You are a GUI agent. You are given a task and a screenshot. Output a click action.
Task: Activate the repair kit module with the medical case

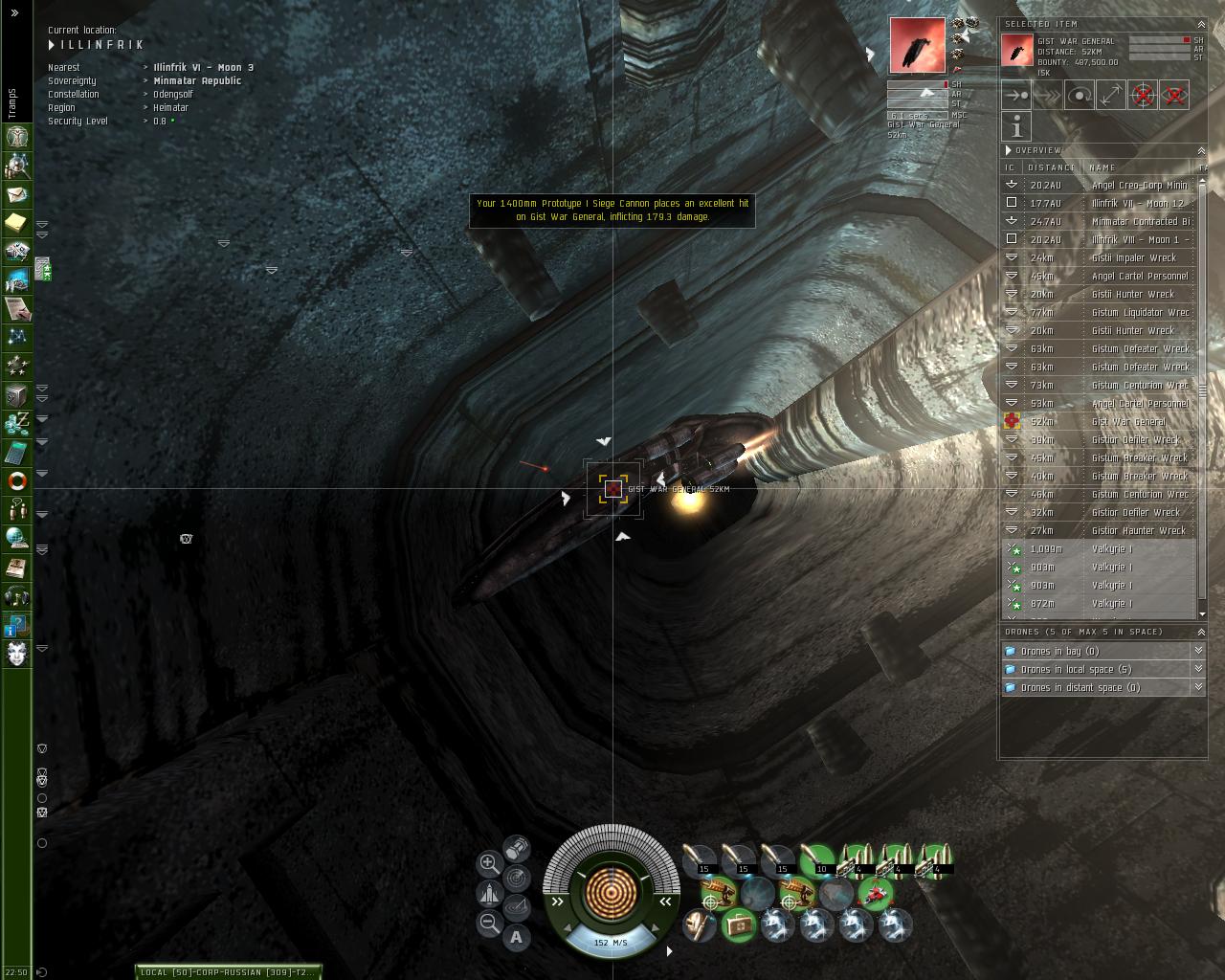click(738, 925)
